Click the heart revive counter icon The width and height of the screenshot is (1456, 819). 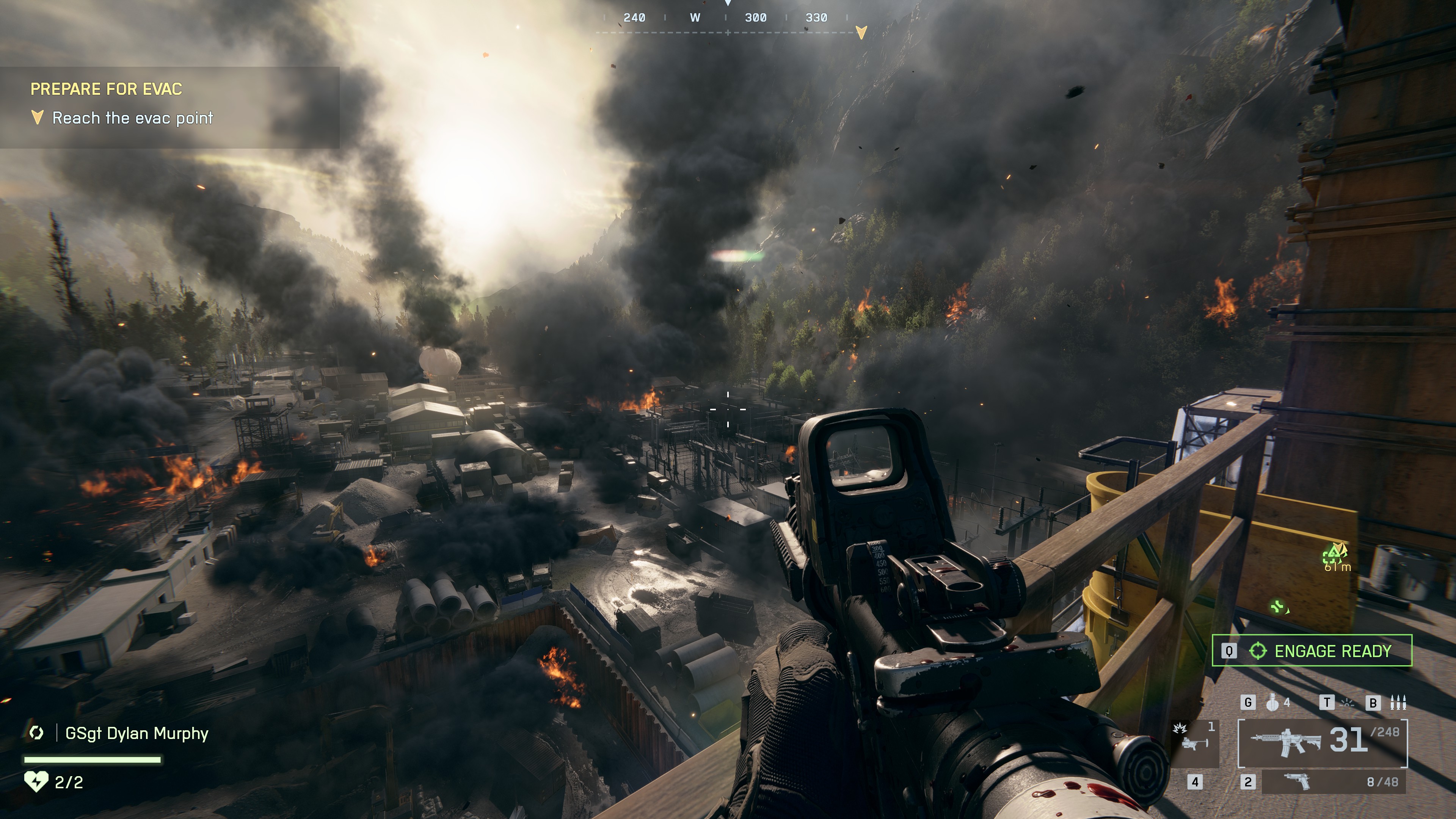pyautogui.click(x=36, y=782)
